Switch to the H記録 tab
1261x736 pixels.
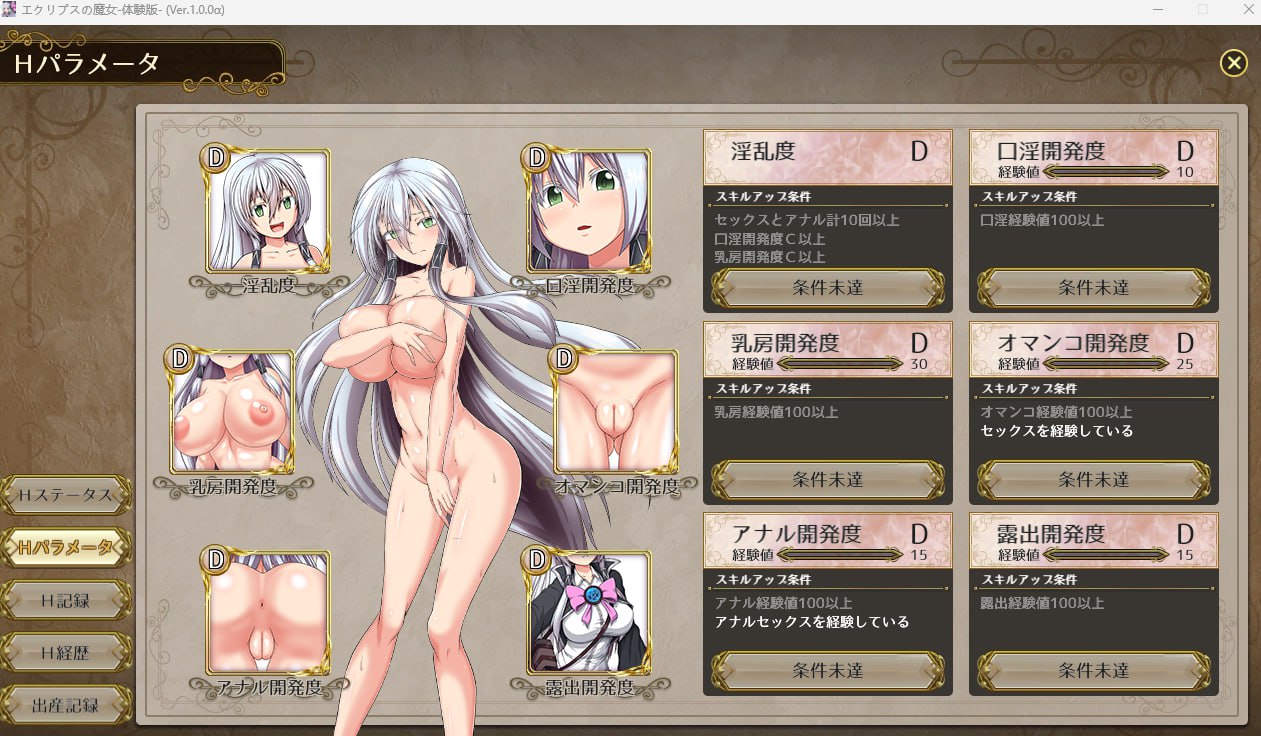click(66, 600)
